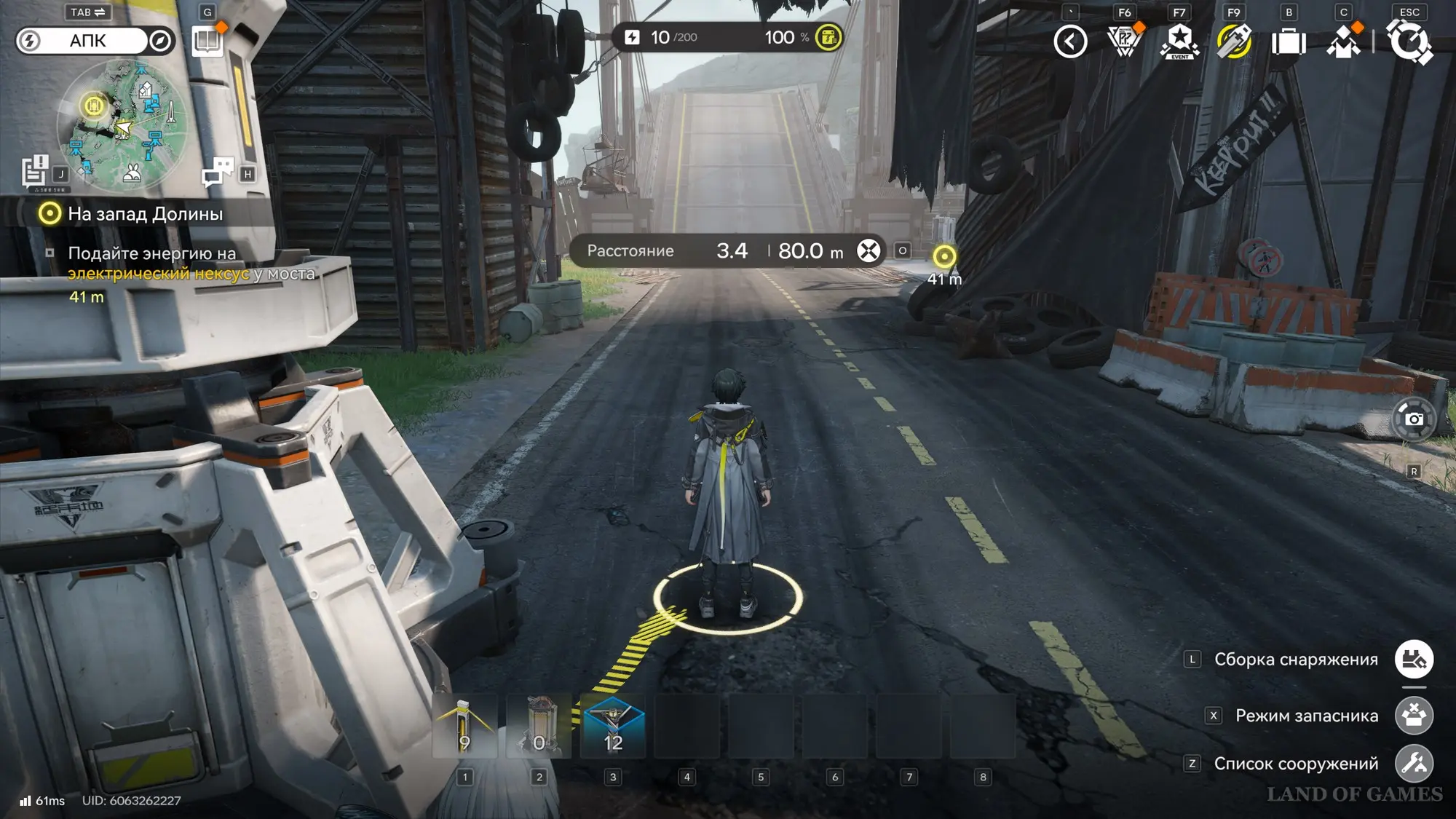Open the guide book icon
The height and width of the screenshot is (819, 1456).
tap(207, 41)
